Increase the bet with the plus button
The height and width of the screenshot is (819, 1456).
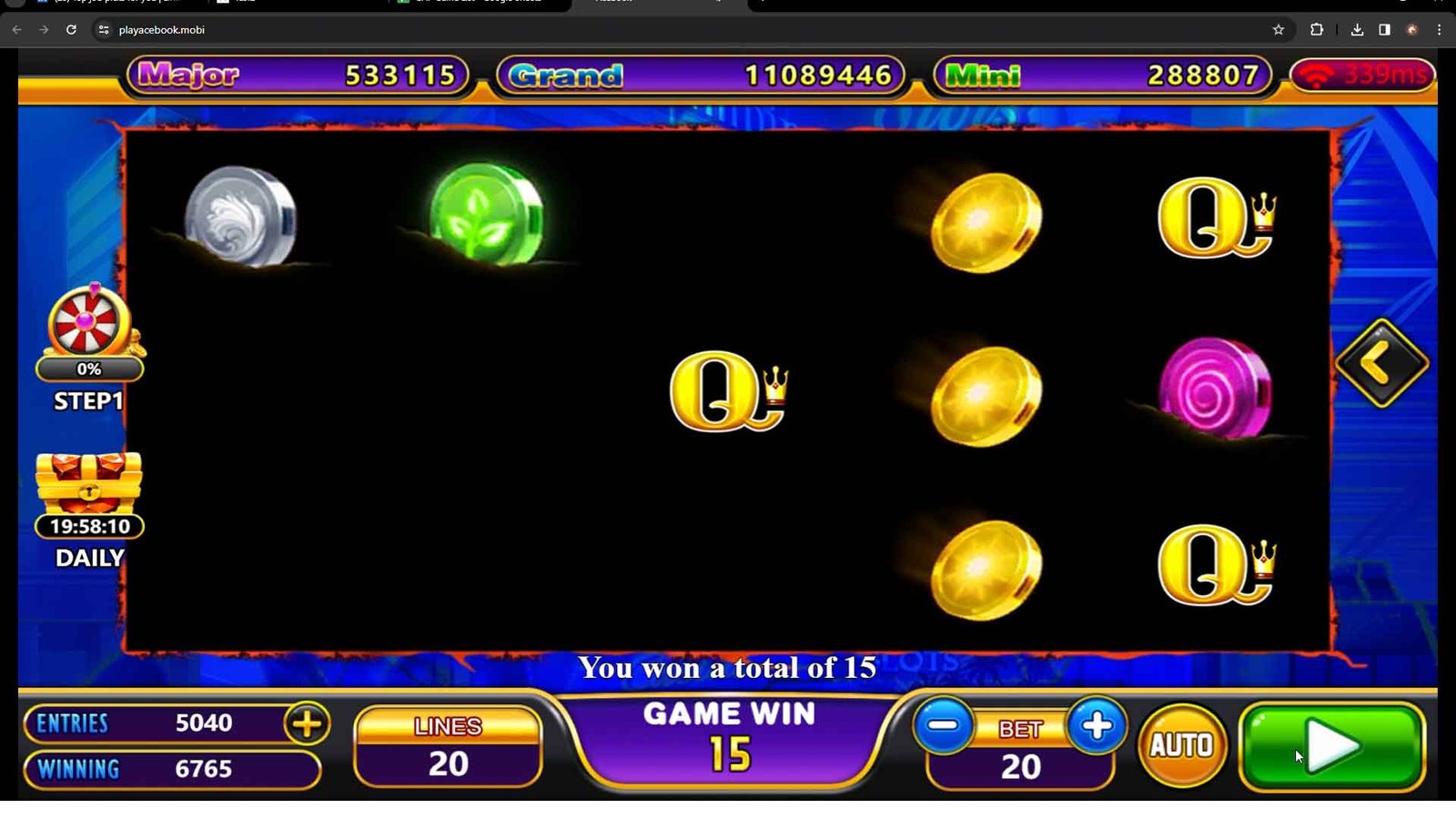(1097, 726)
